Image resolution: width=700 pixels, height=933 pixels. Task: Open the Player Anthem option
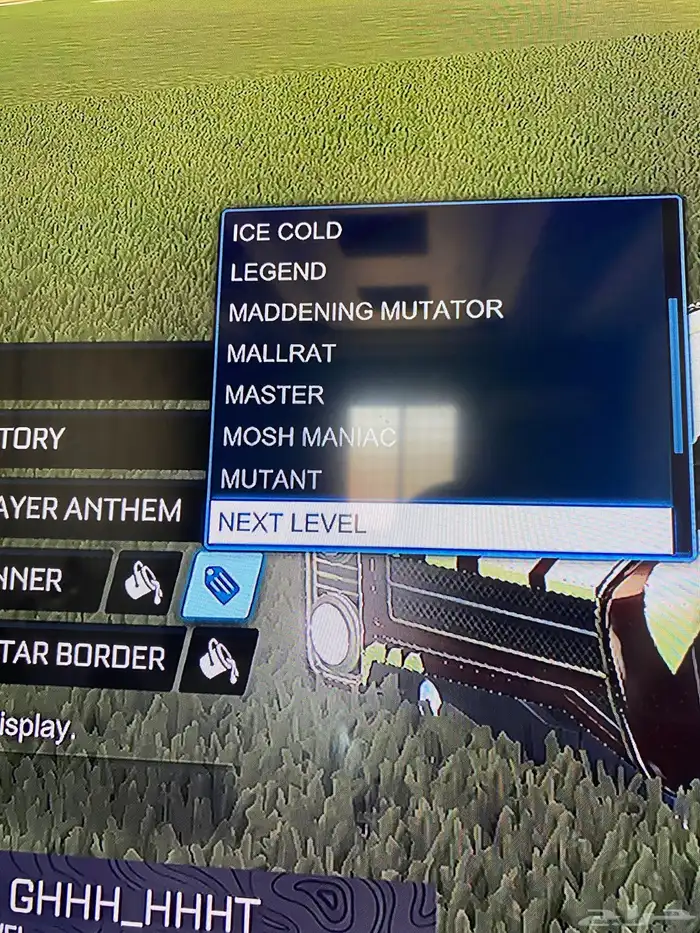(x=92, y=511)
